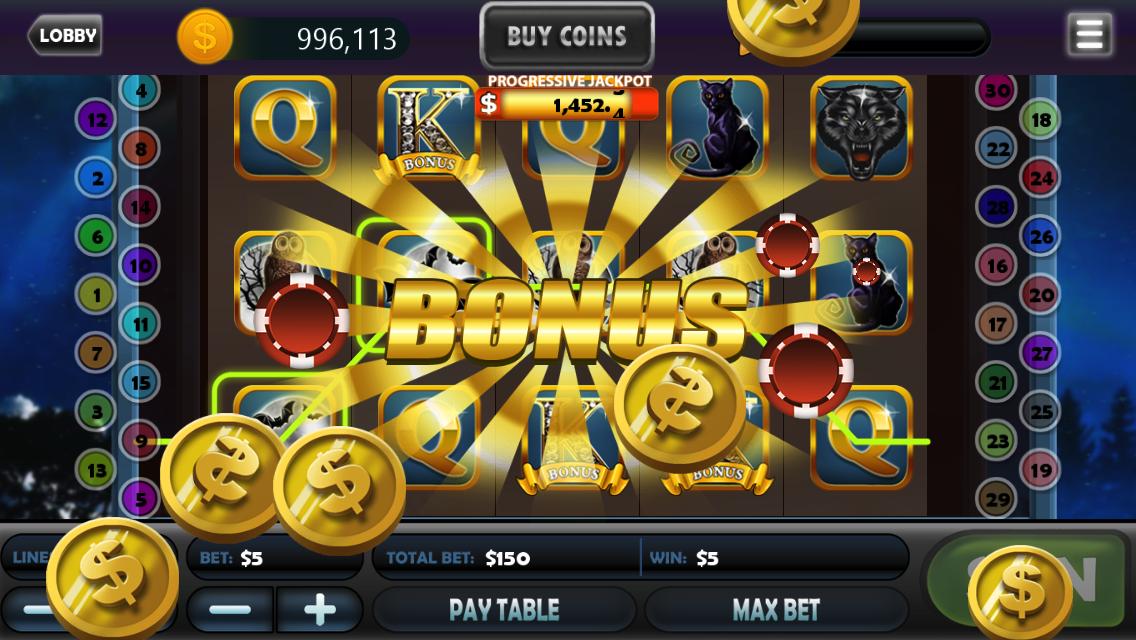Decrease the bet with the minus button

click(x=231, y=609)
